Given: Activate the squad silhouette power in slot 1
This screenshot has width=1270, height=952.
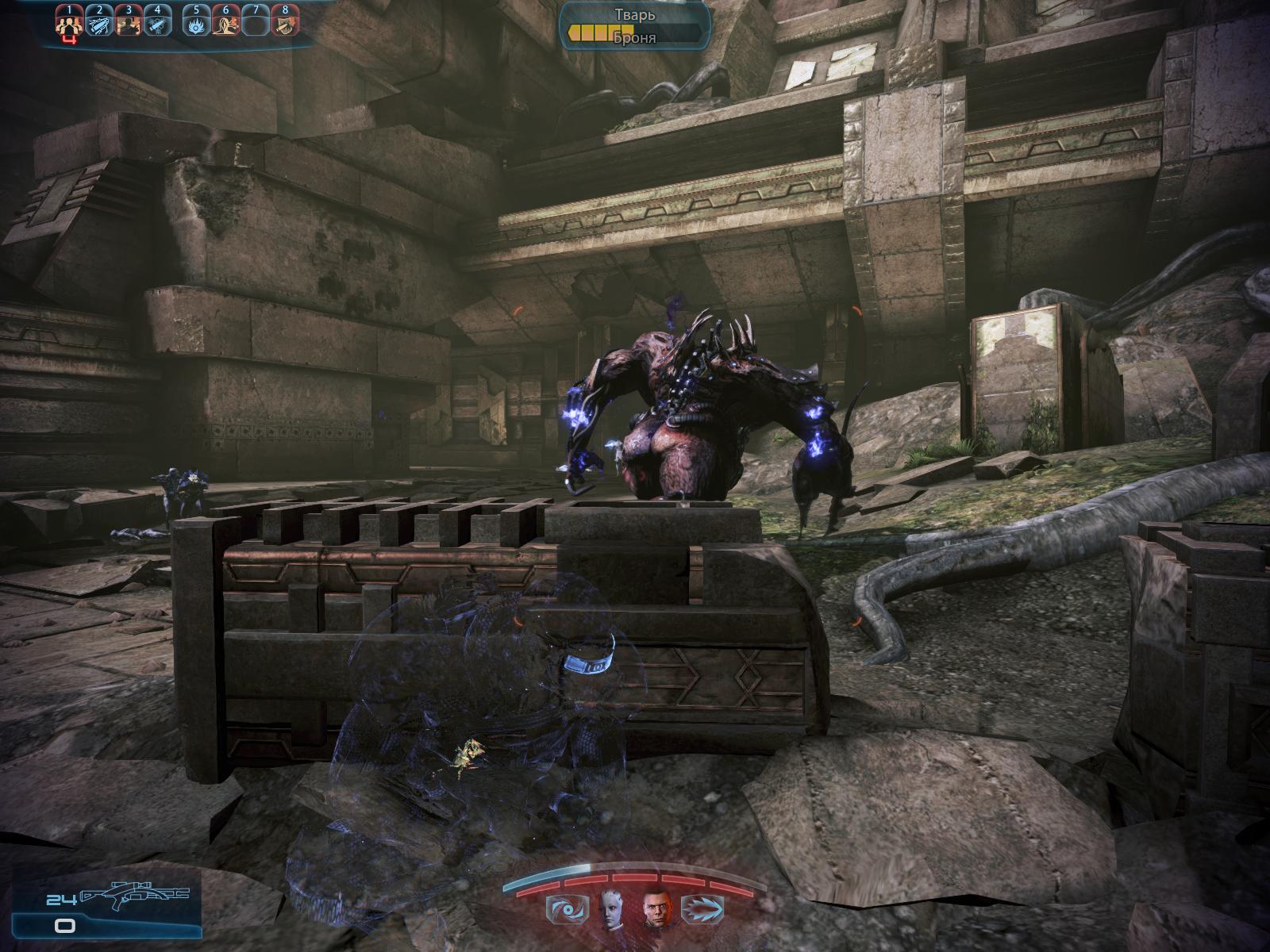Looking at the screenshot, I should [x=70, y=25].
